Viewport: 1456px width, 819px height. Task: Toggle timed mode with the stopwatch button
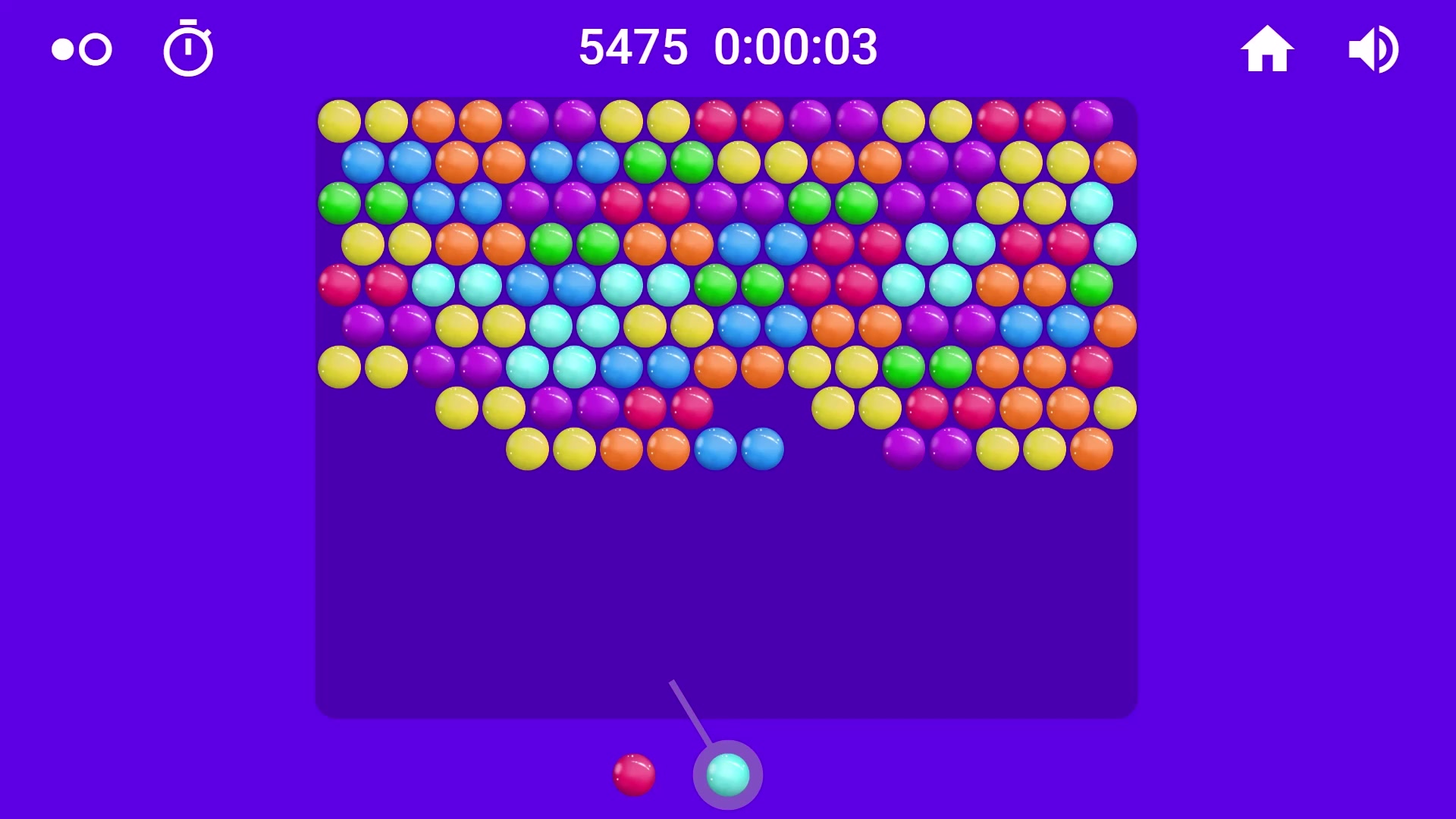click(x=188, y=48)
